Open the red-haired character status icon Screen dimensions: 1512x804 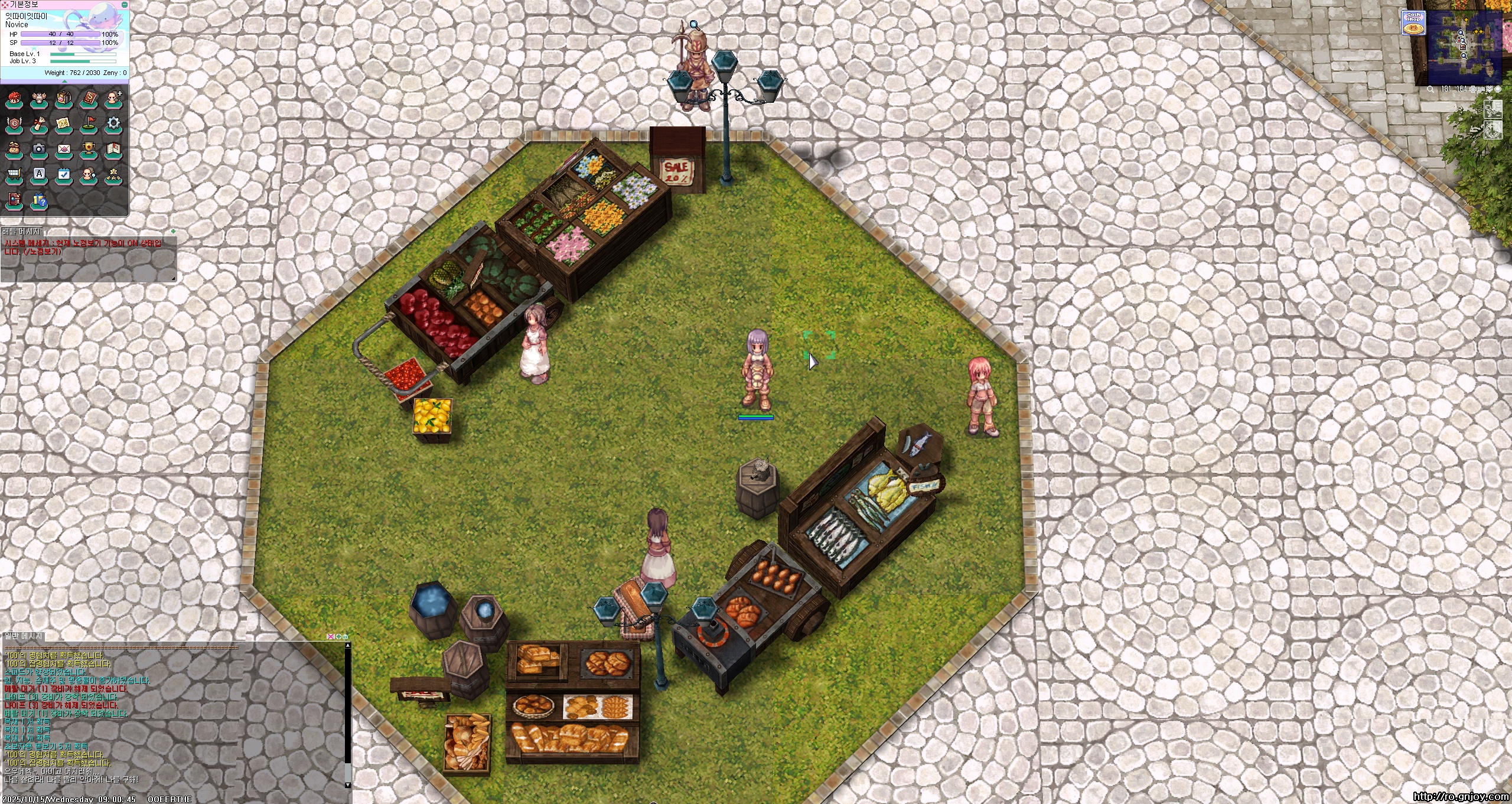pos(14,99)
